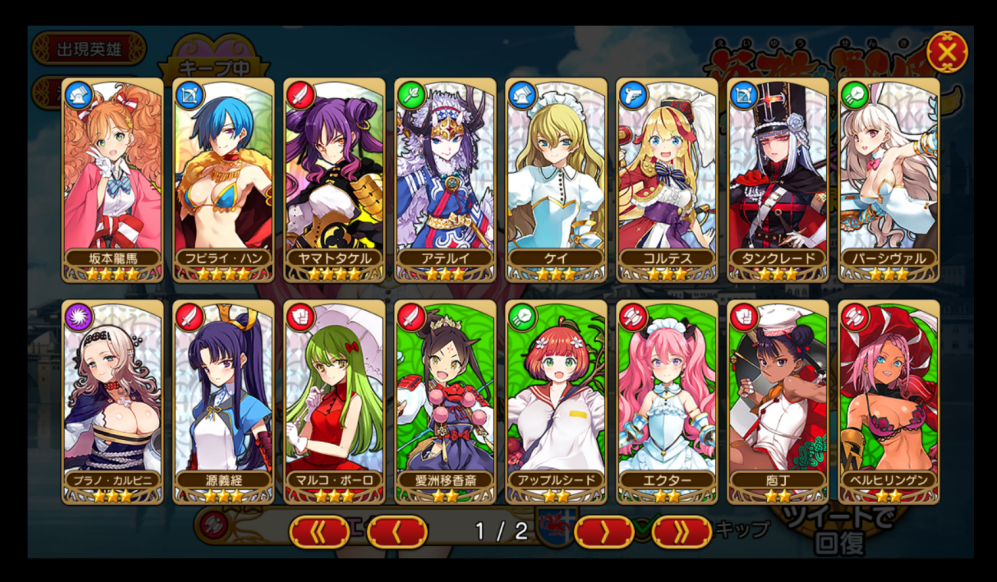Close the hero list with the X button
Screen dimensions: 997x582
[946, 51]
